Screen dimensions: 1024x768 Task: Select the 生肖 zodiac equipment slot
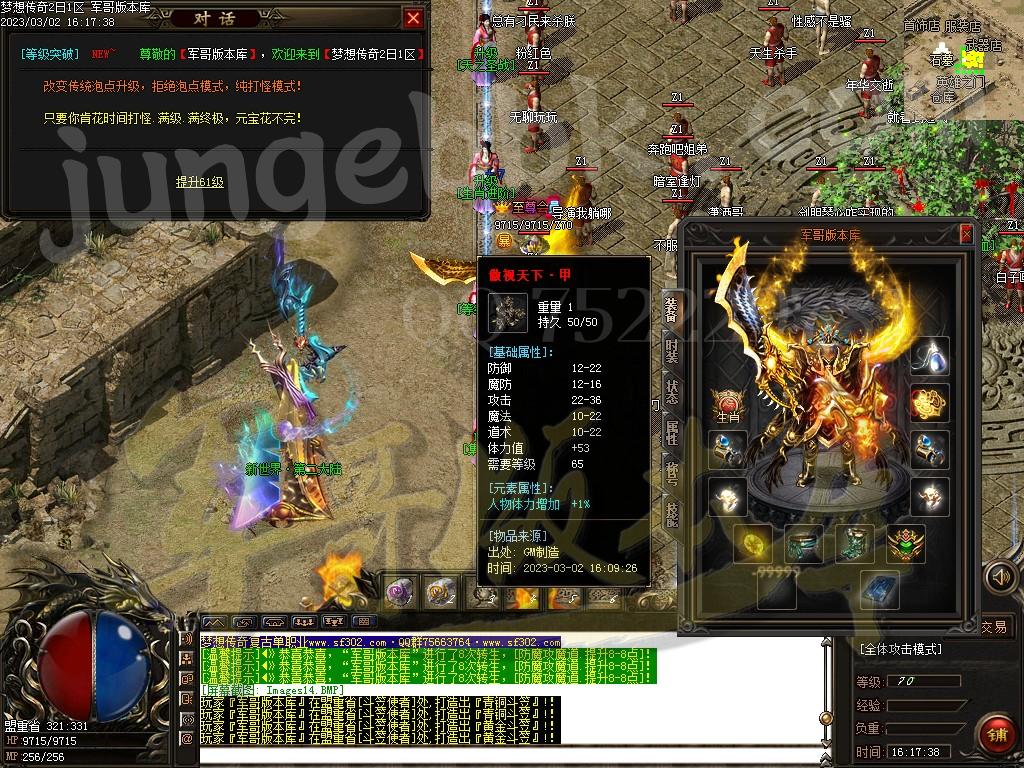click(x=727, y=405)
